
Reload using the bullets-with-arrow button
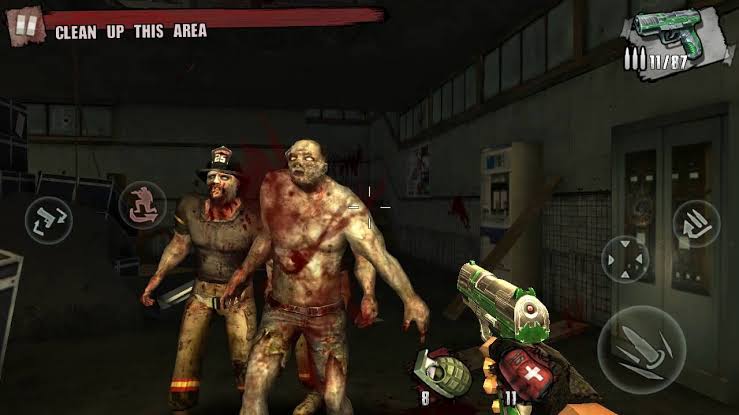[x=696, y=224]
